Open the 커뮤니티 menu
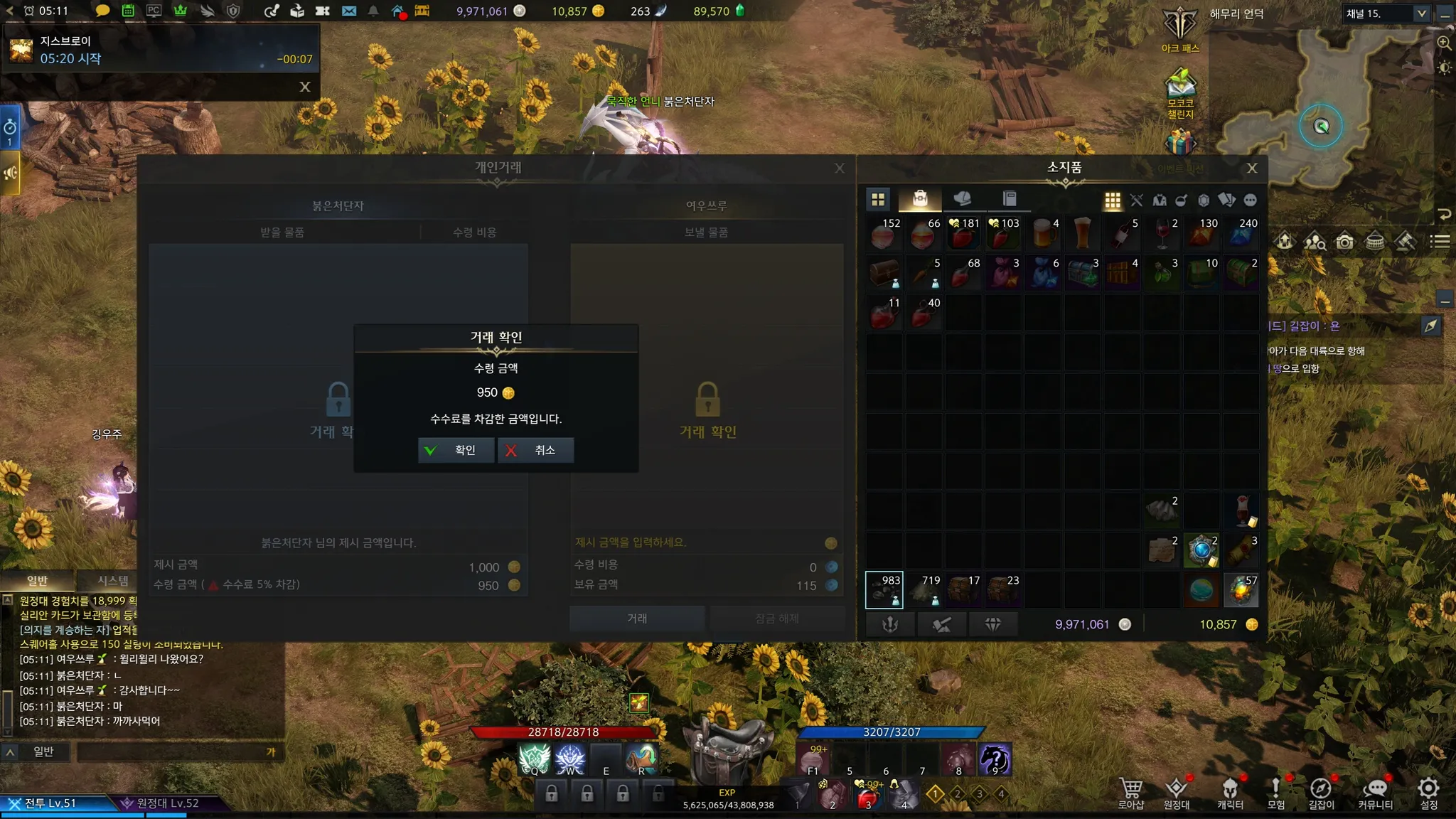Viewport: 1456px width, 819px height. (x=1375, y=793)
